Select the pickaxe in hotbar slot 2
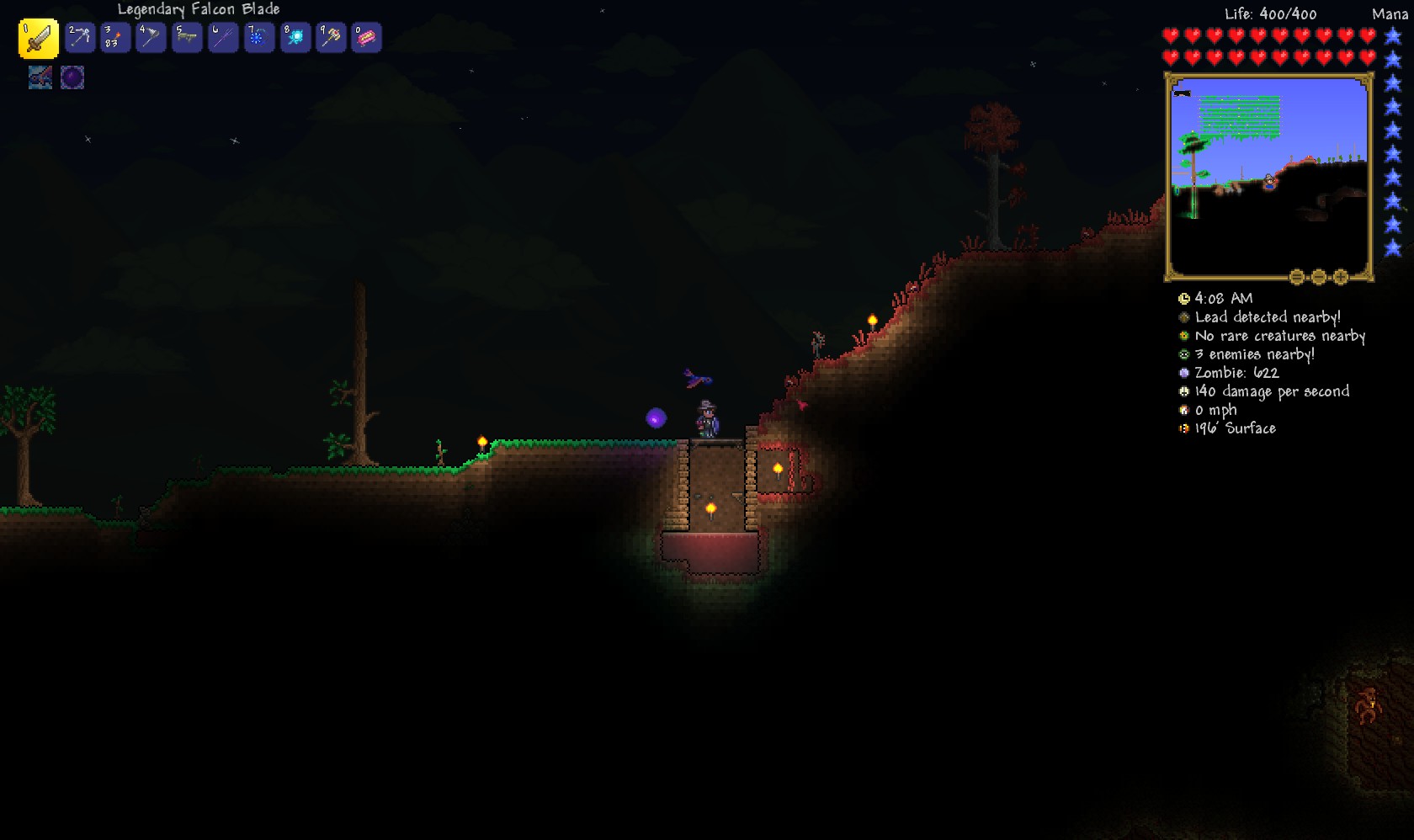The image size is (1414, 840). coord(79,37)
